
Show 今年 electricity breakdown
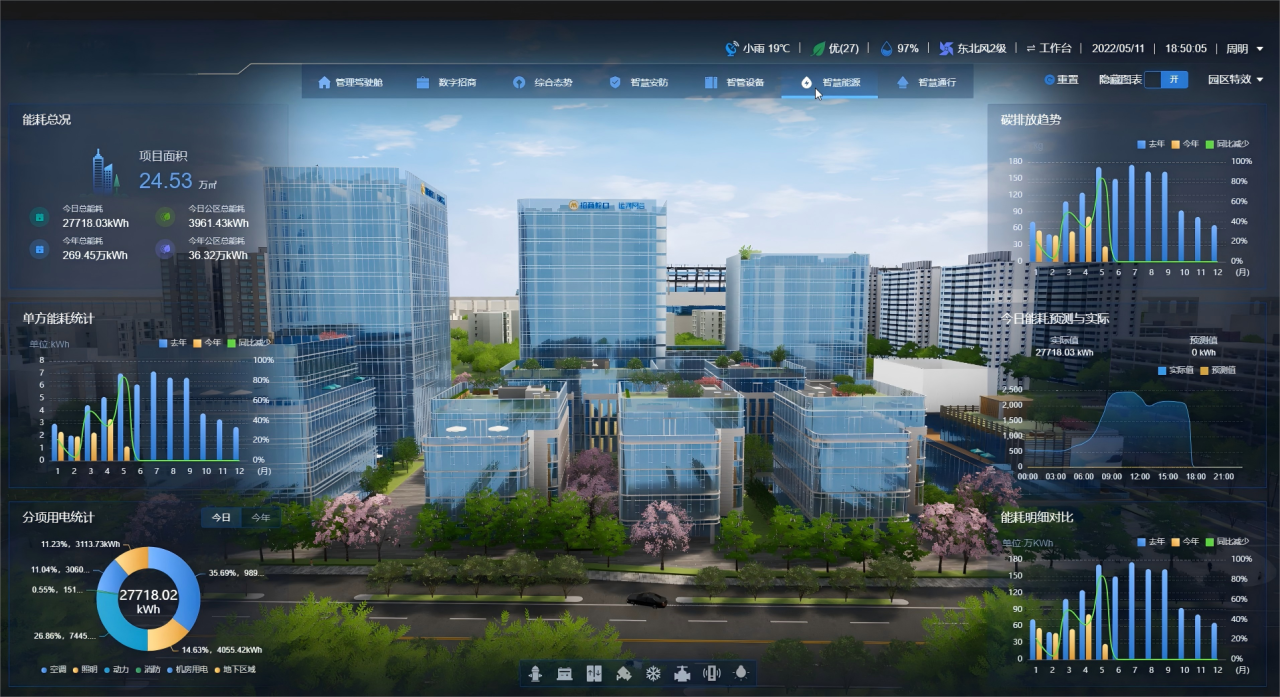260,518
